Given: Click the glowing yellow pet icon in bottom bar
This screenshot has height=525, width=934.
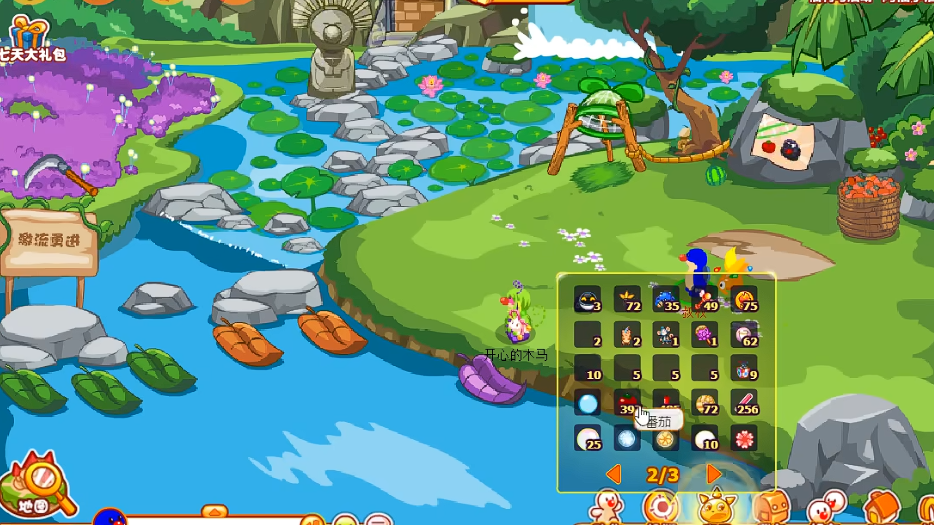Looking at the screenshot, I should (x=716, y=506).
